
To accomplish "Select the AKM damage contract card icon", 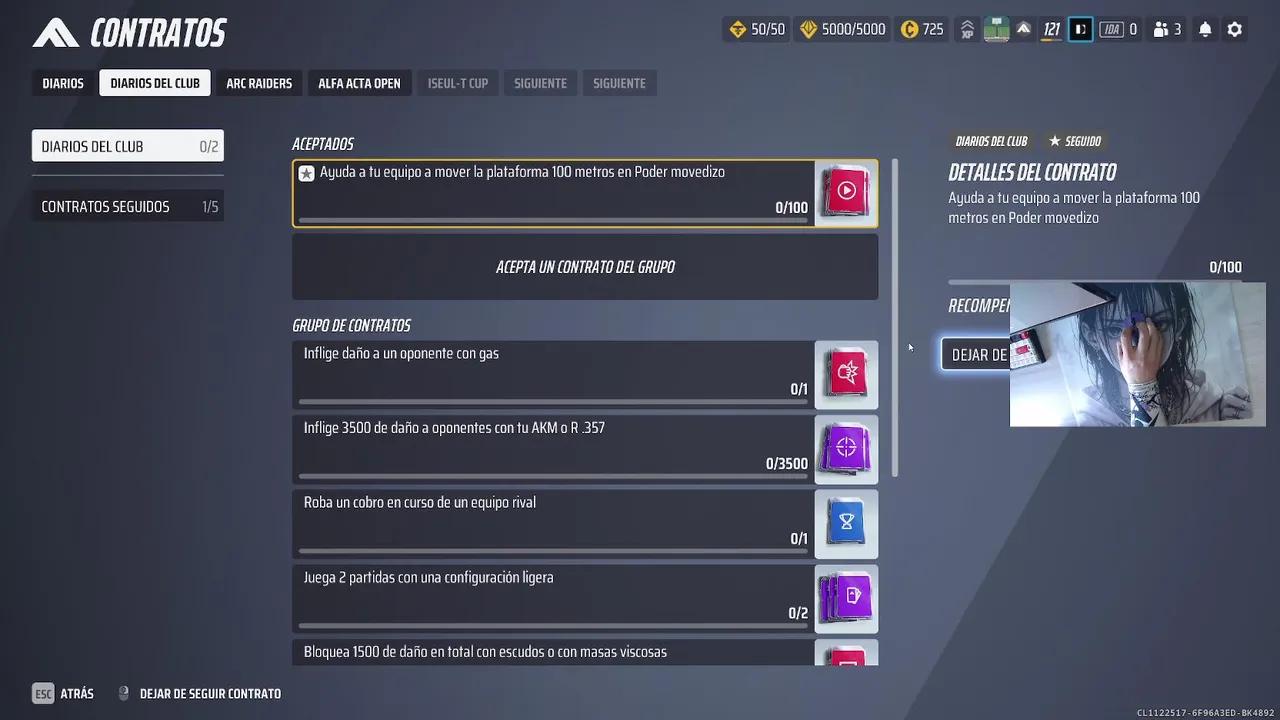I will (x=845, y=448).
